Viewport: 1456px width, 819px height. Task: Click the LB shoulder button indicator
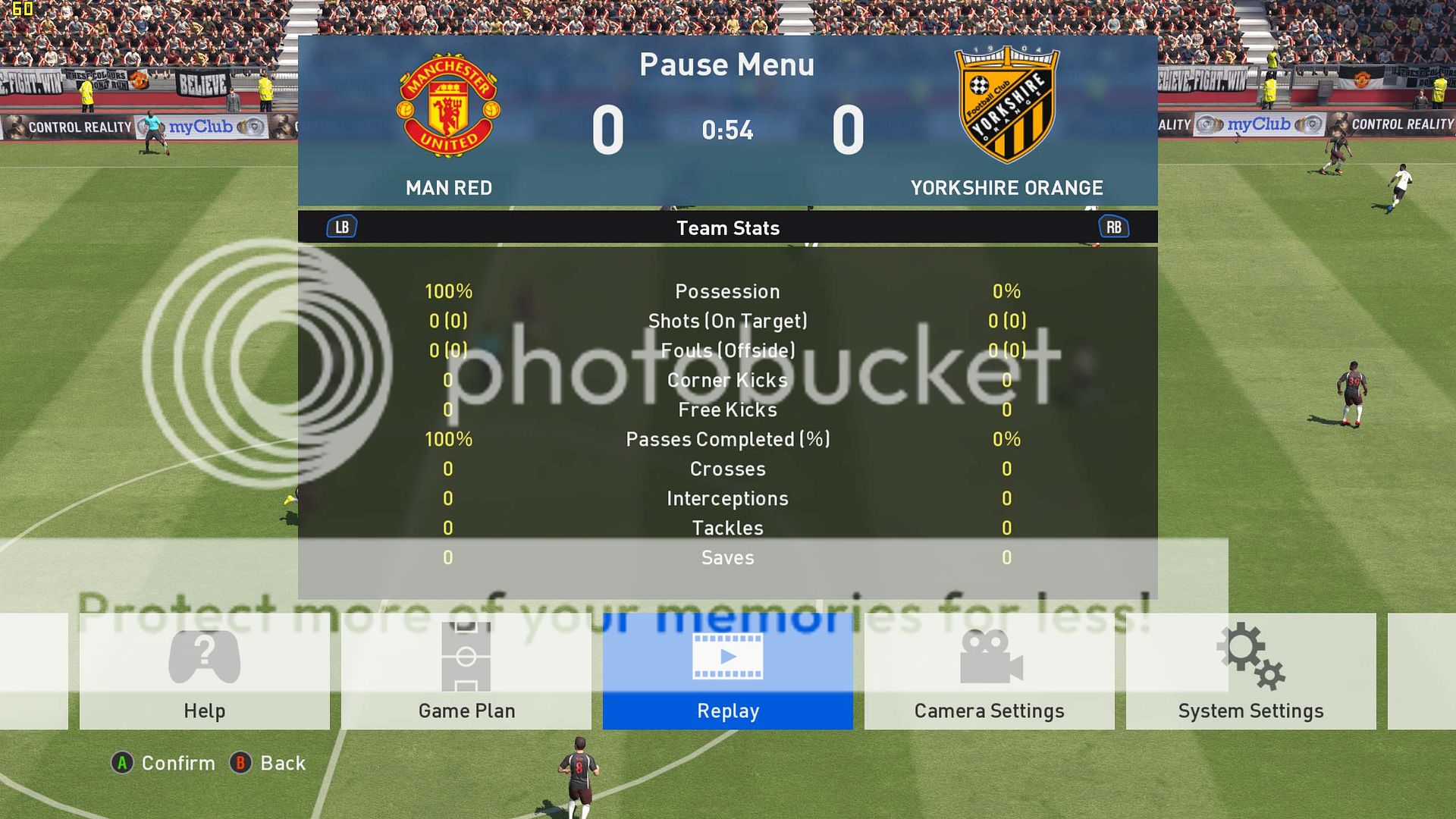[340, 226]
